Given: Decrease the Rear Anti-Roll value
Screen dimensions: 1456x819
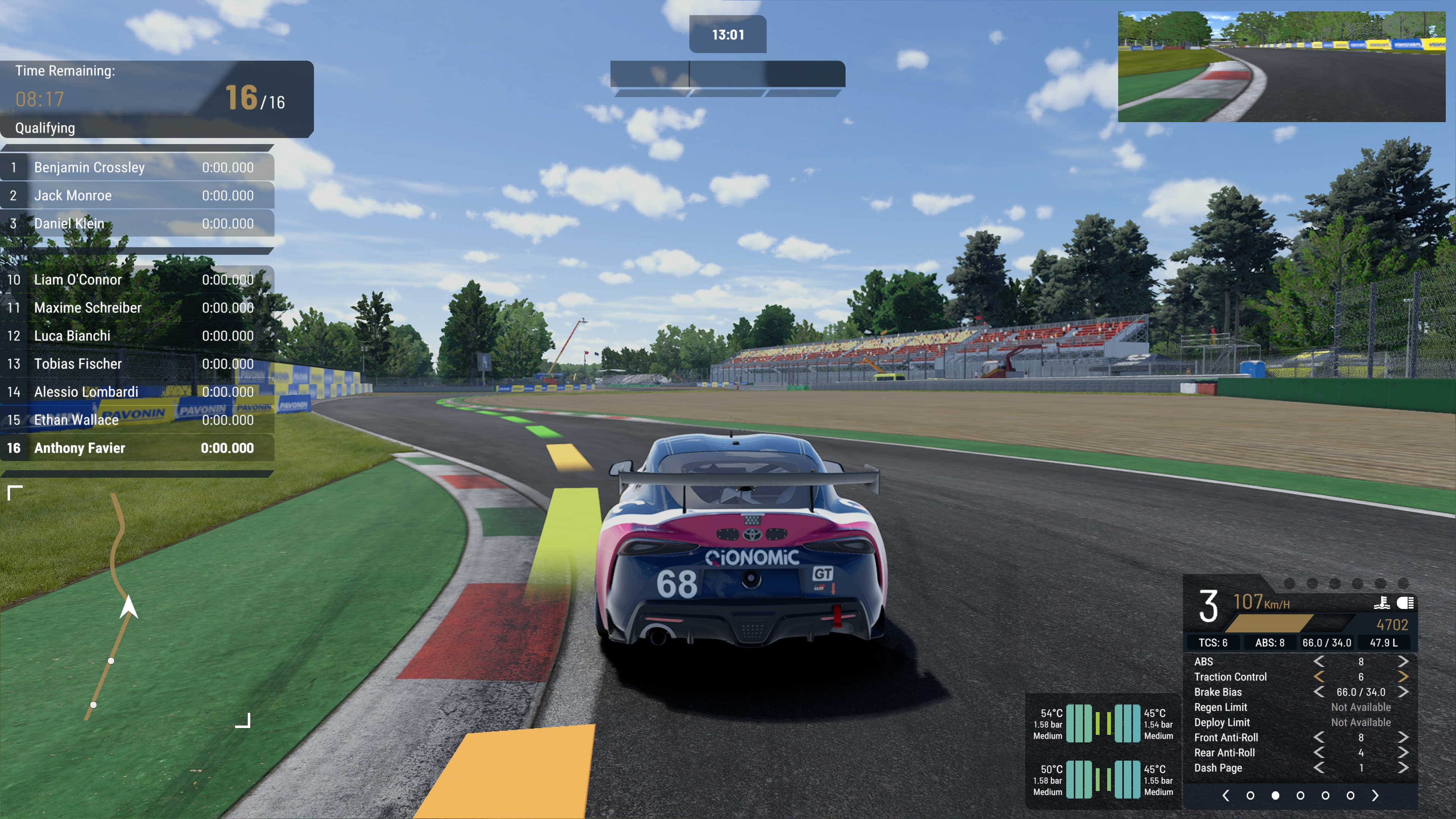Looking at the screenshot, I should (x=1319, y=753).
